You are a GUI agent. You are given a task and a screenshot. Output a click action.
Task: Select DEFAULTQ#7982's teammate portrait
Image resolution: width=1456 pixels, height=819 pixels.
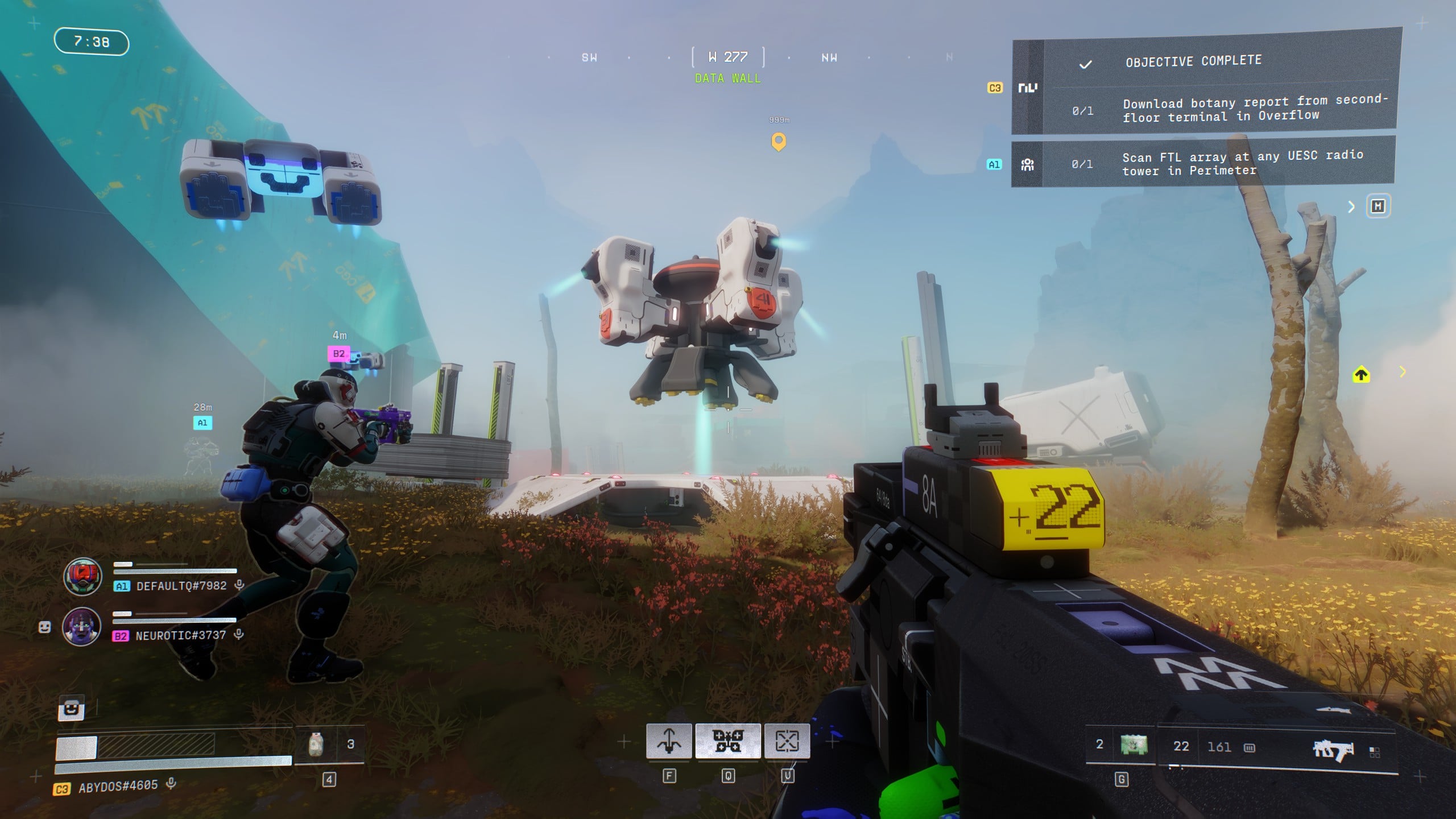pyautogui.click(x=82, y=577)
